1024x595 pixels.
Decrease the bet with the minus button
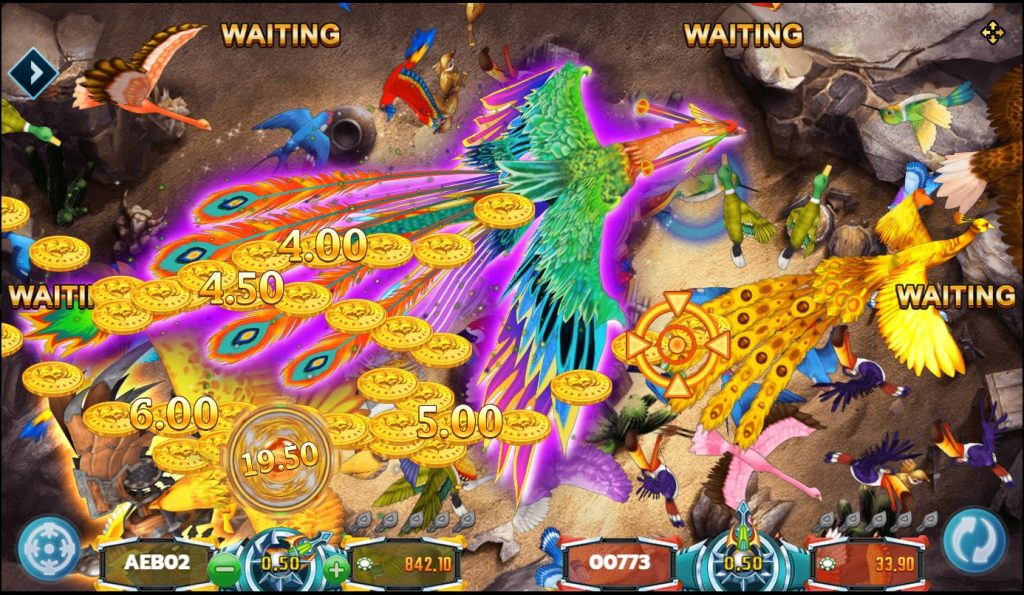tap(225, 571)
